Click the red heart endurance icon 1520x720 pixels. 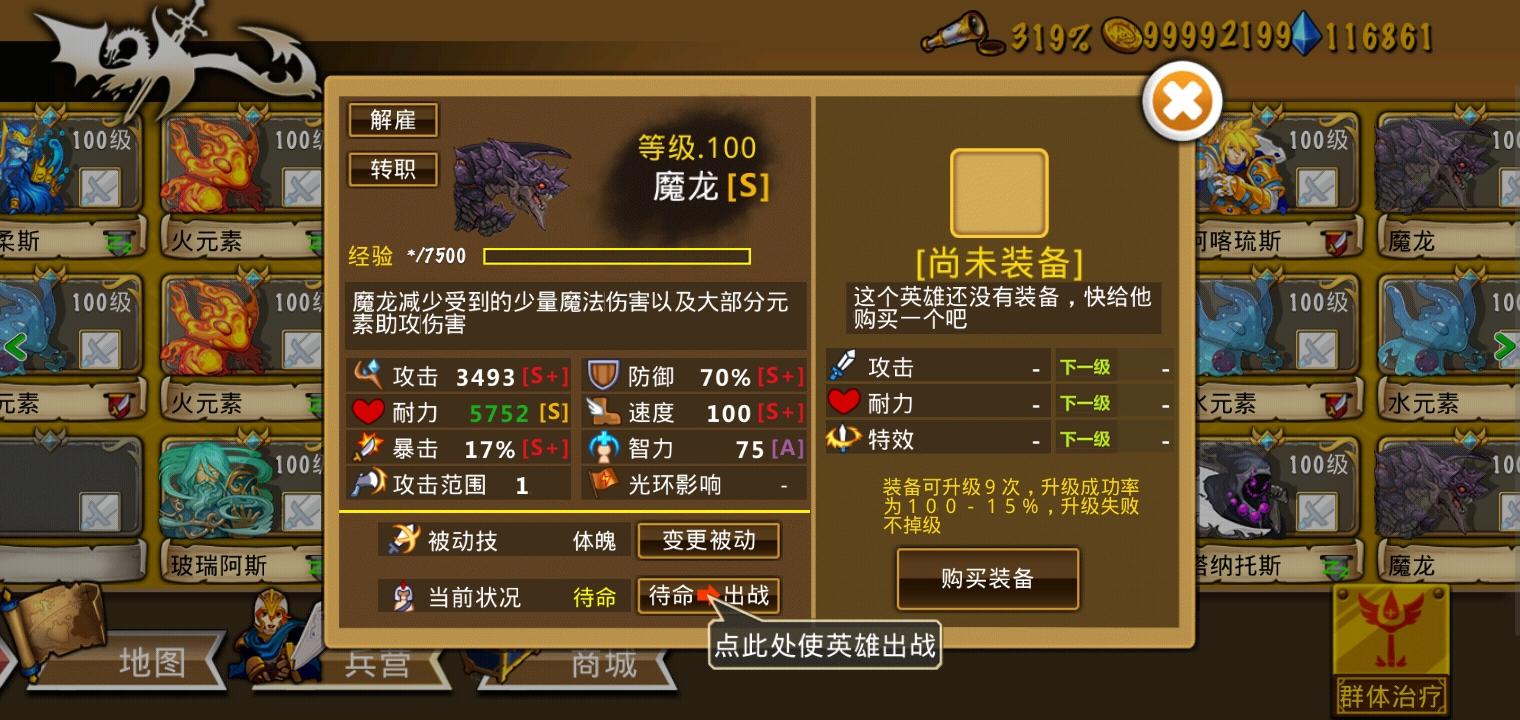[x=368, y=411]
